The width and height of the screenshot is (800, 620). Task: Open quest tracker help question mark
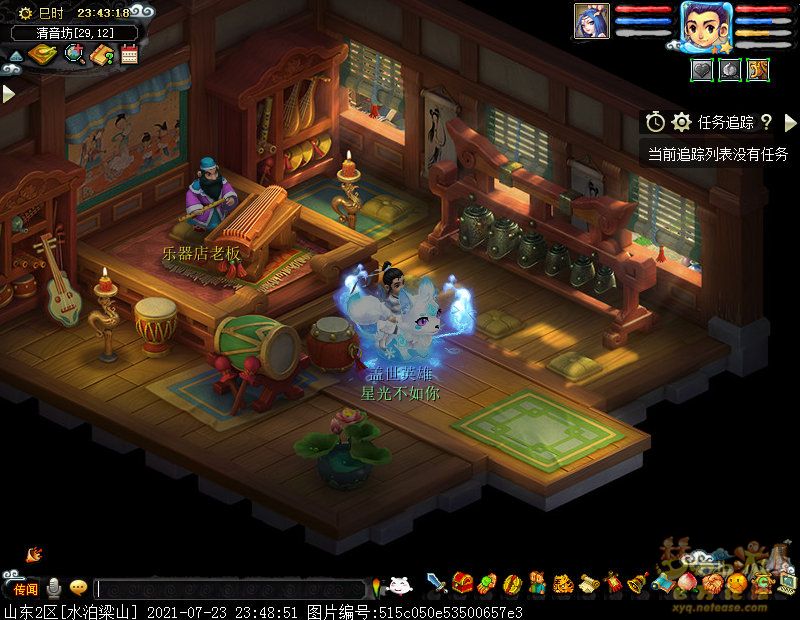click(766, 122)
